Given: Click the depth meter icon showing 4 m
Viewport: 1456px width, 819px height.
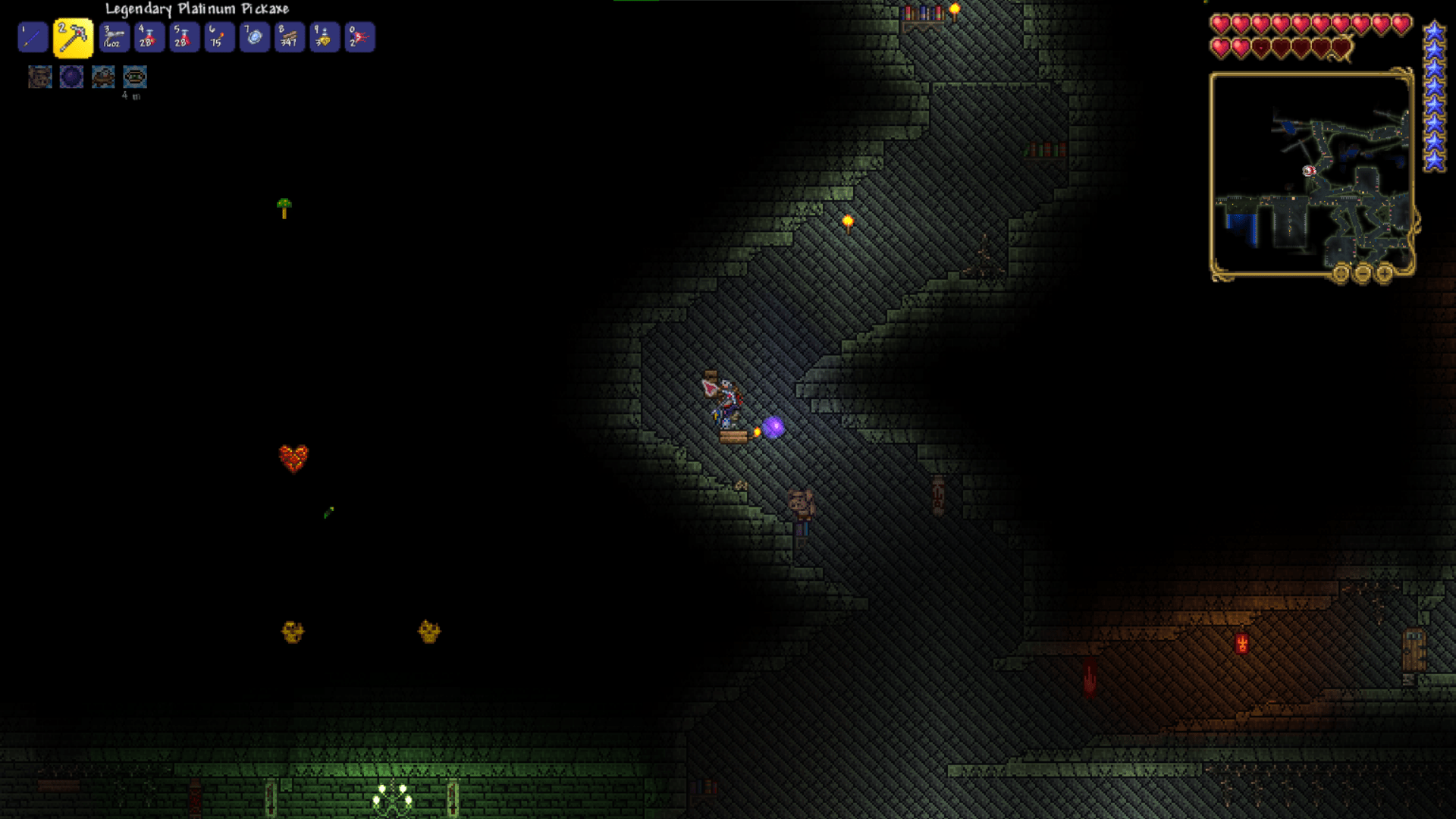Looking at the screenshot, I should pos(134,77).
